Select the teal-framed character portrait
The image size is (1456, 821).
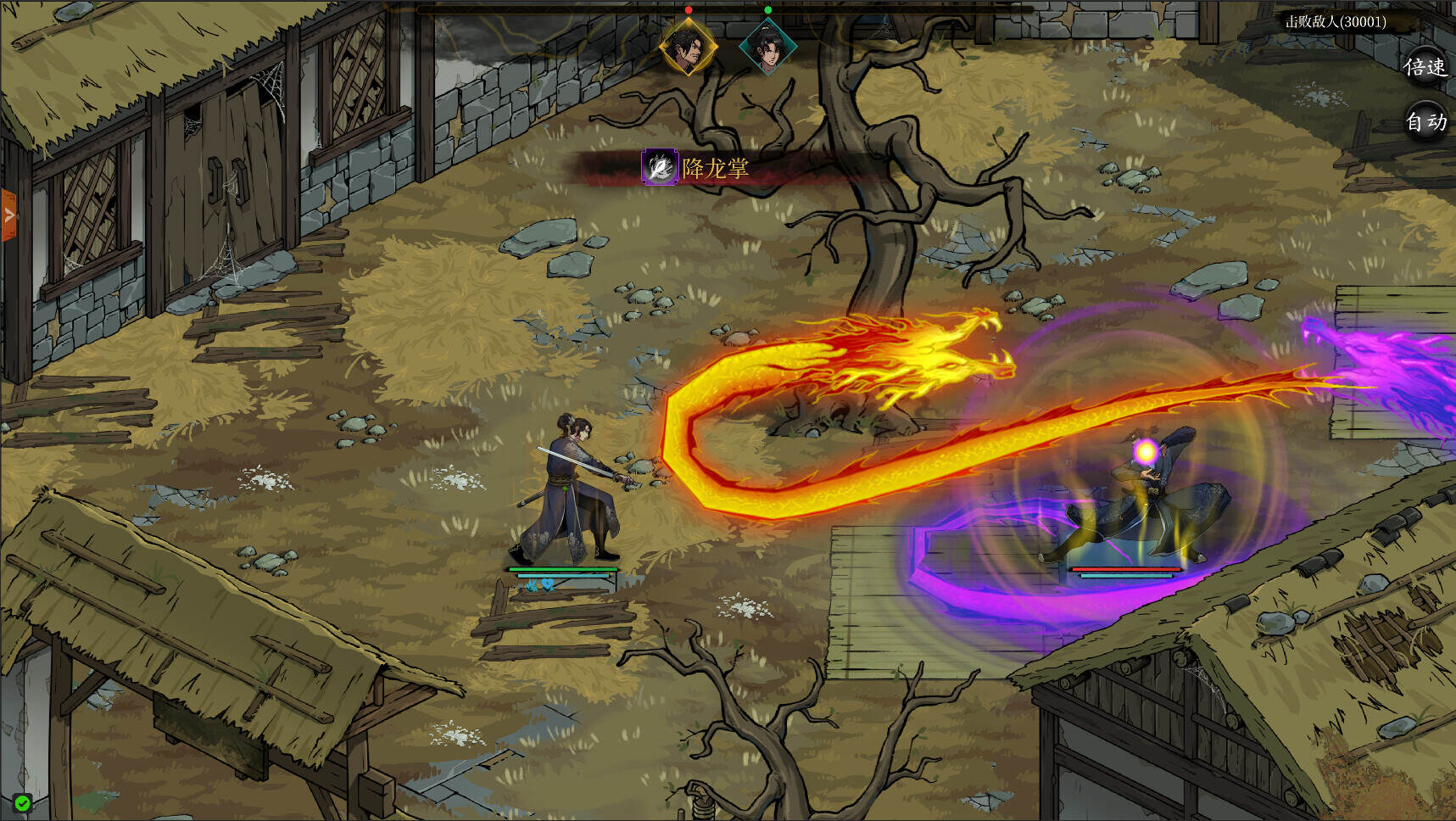coord(767,47)
